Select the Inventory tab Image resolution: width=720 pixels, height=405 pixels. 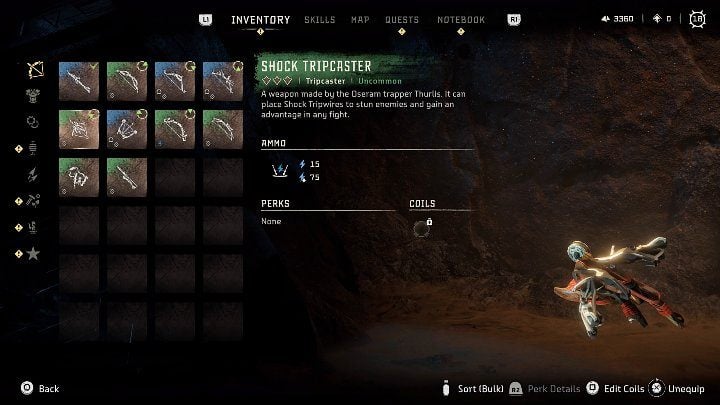click(260, 20)
